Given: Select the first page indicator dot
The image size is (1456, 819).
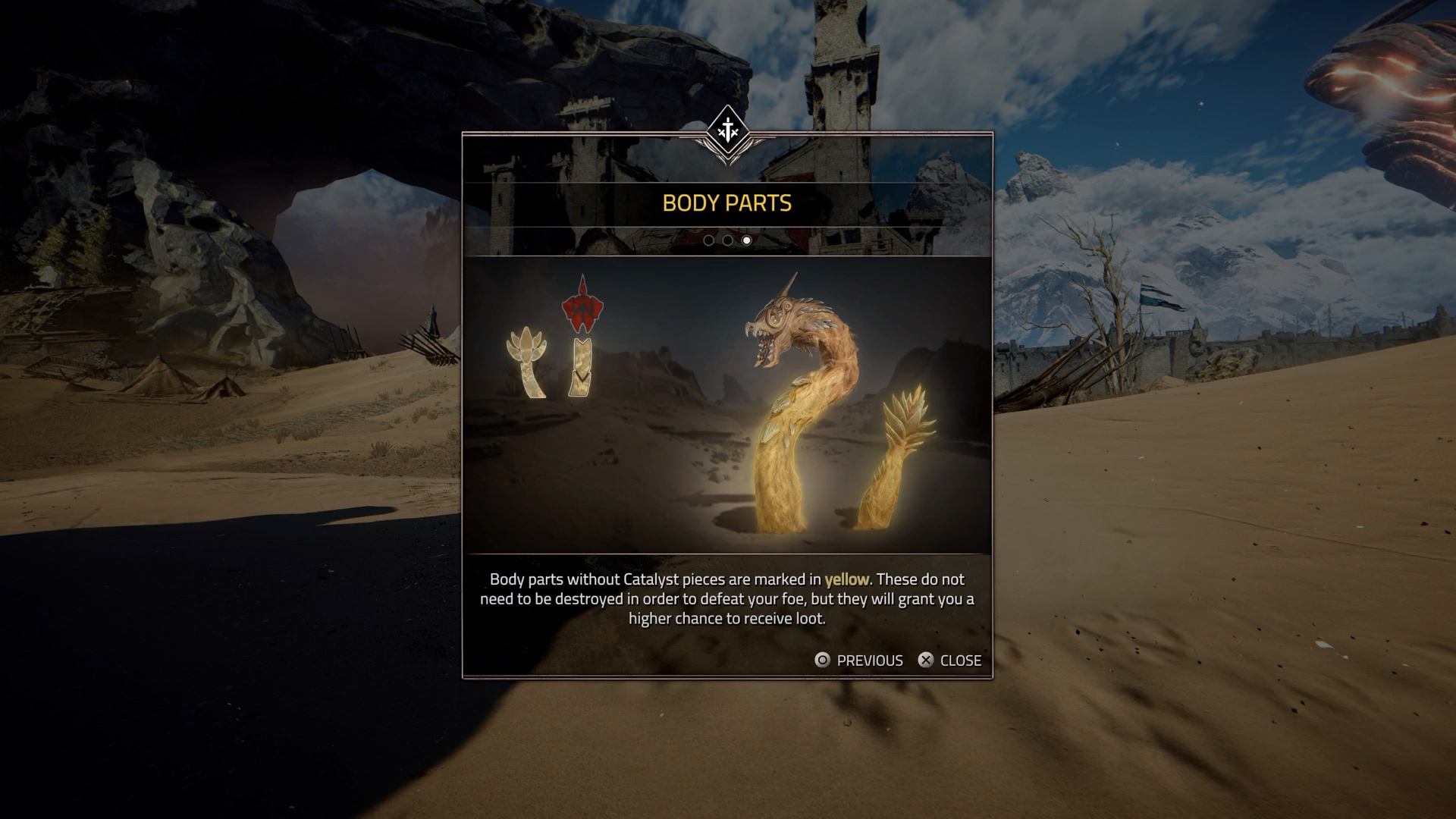Looking at the screenshot, I should 708,240.
